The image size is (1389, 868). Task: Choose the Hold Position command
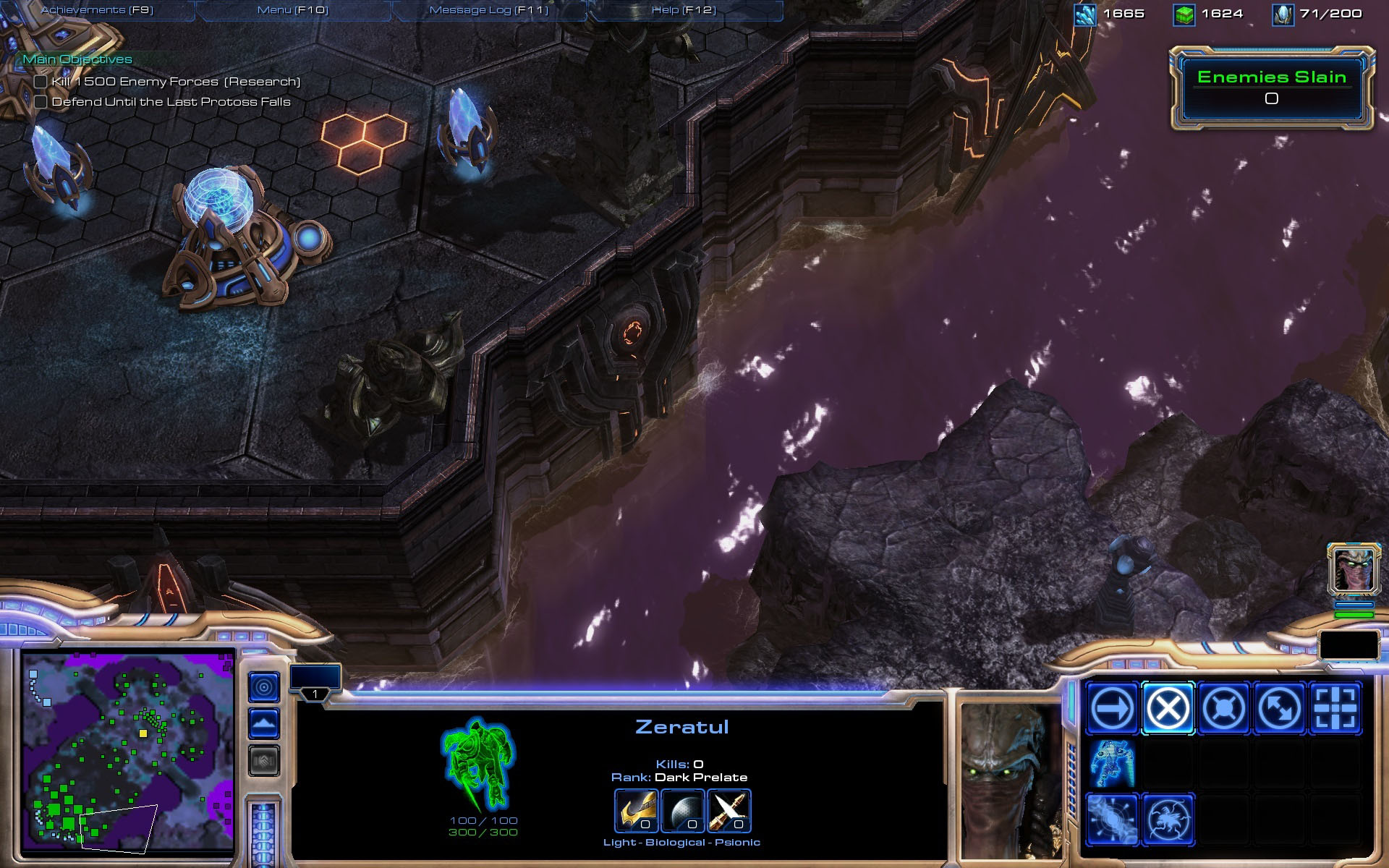[x=1223, y=708]
